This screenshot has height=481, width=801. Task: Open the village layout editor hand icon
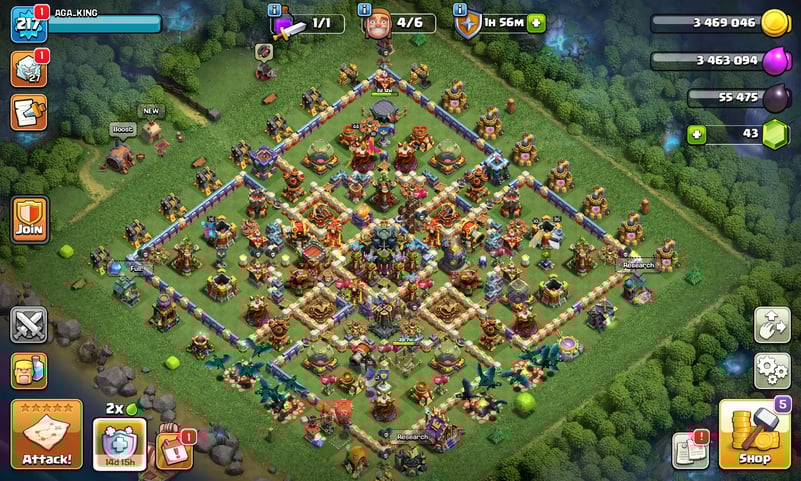[772, 326]
